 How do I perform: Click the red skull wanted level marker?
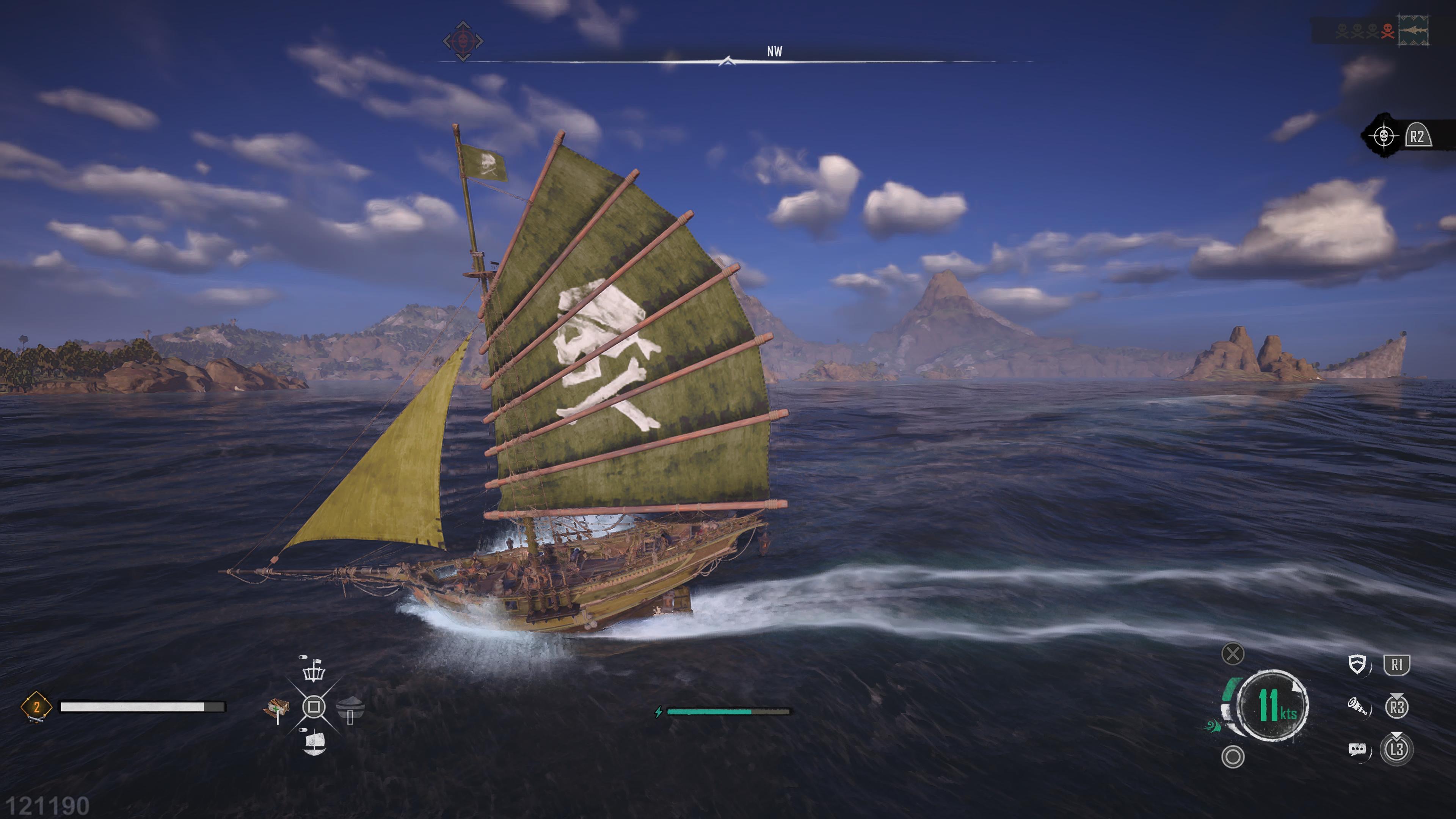pyautogui.click(x=1388, y=31)
